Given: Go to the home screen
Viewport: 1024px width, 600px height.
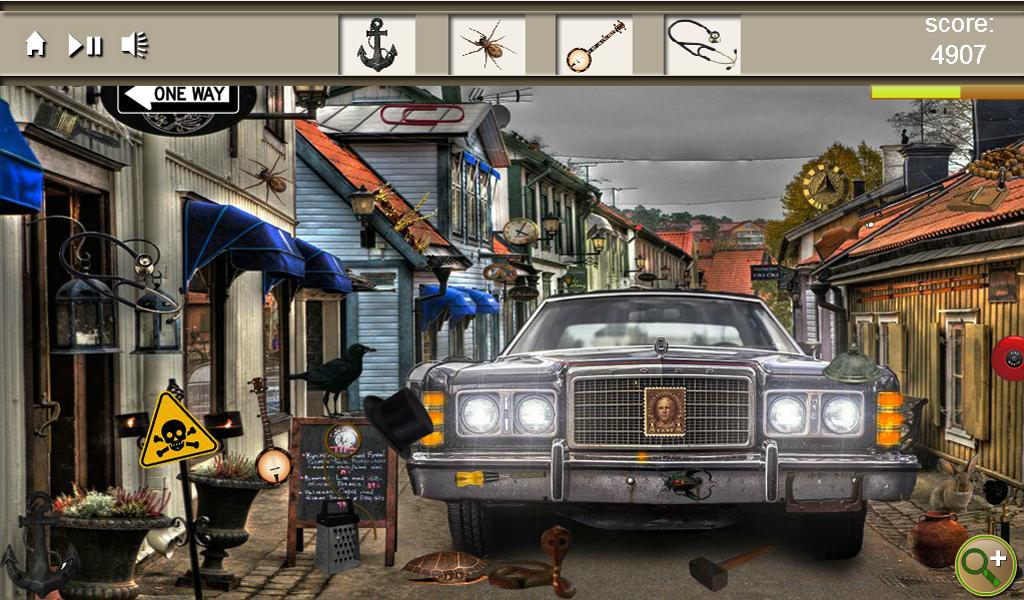Looking at the screenshot, I should (36, 45).
